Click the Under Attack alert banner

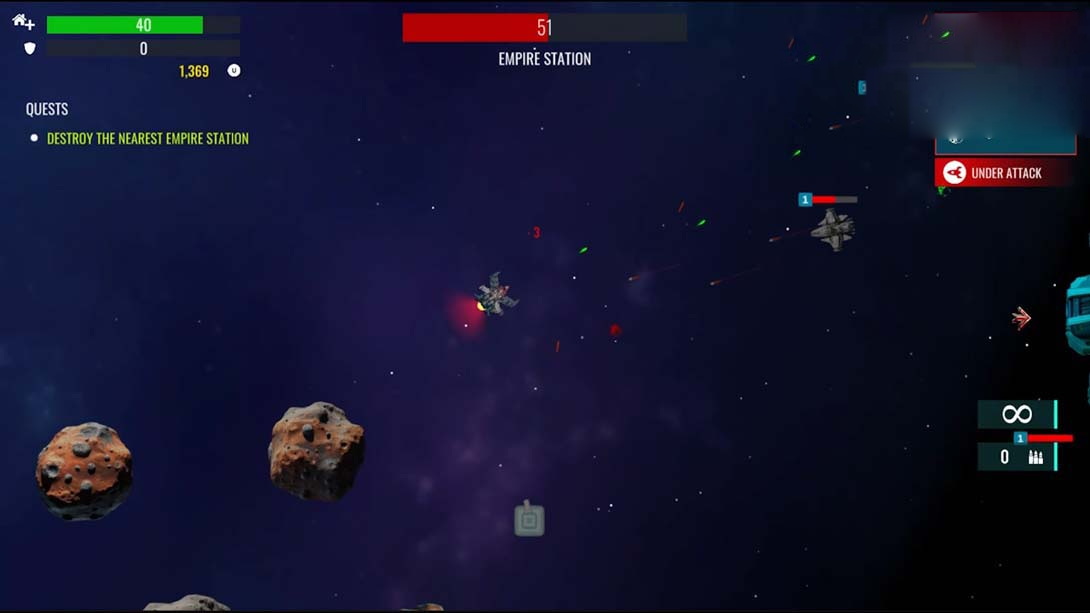point(1004,173)
